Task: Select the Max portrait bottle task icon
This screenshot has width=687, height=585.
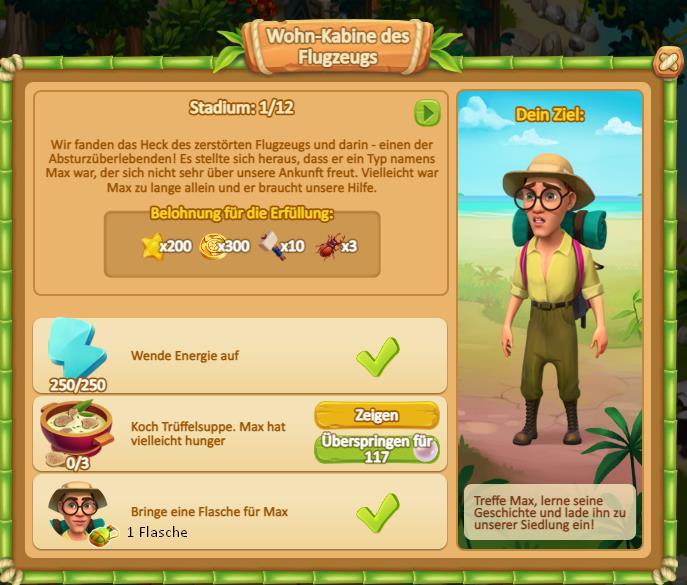Action: coord(76,510)
